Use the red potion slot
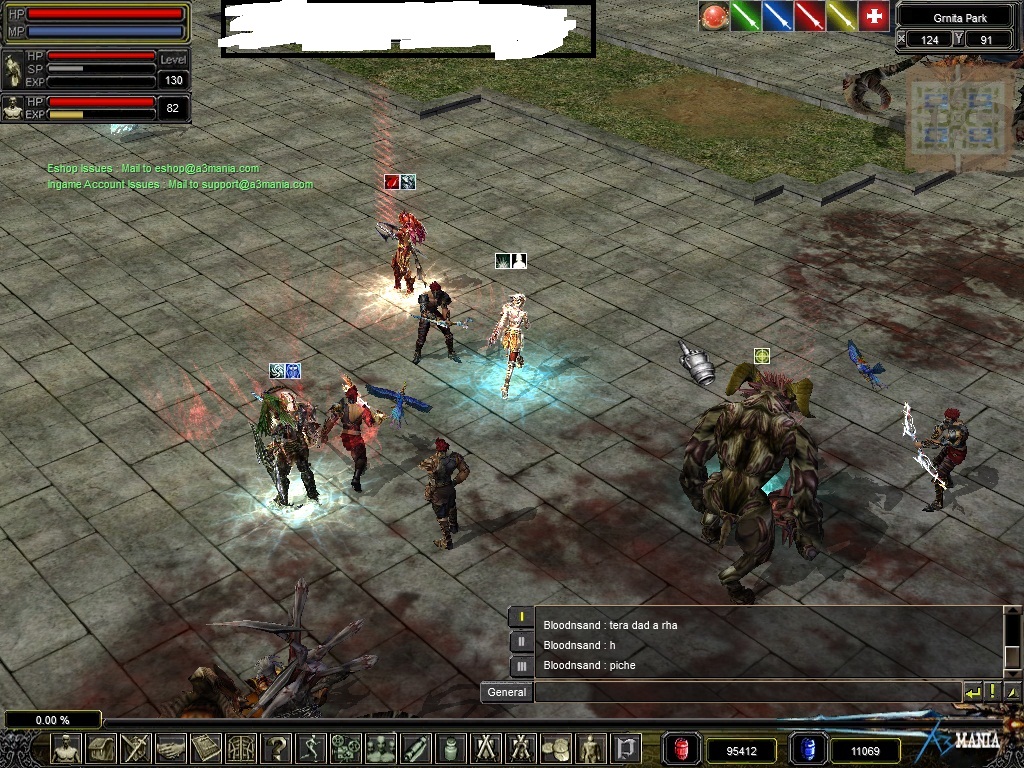This screenshot has height=768, width=1024. tap(681, 749)
